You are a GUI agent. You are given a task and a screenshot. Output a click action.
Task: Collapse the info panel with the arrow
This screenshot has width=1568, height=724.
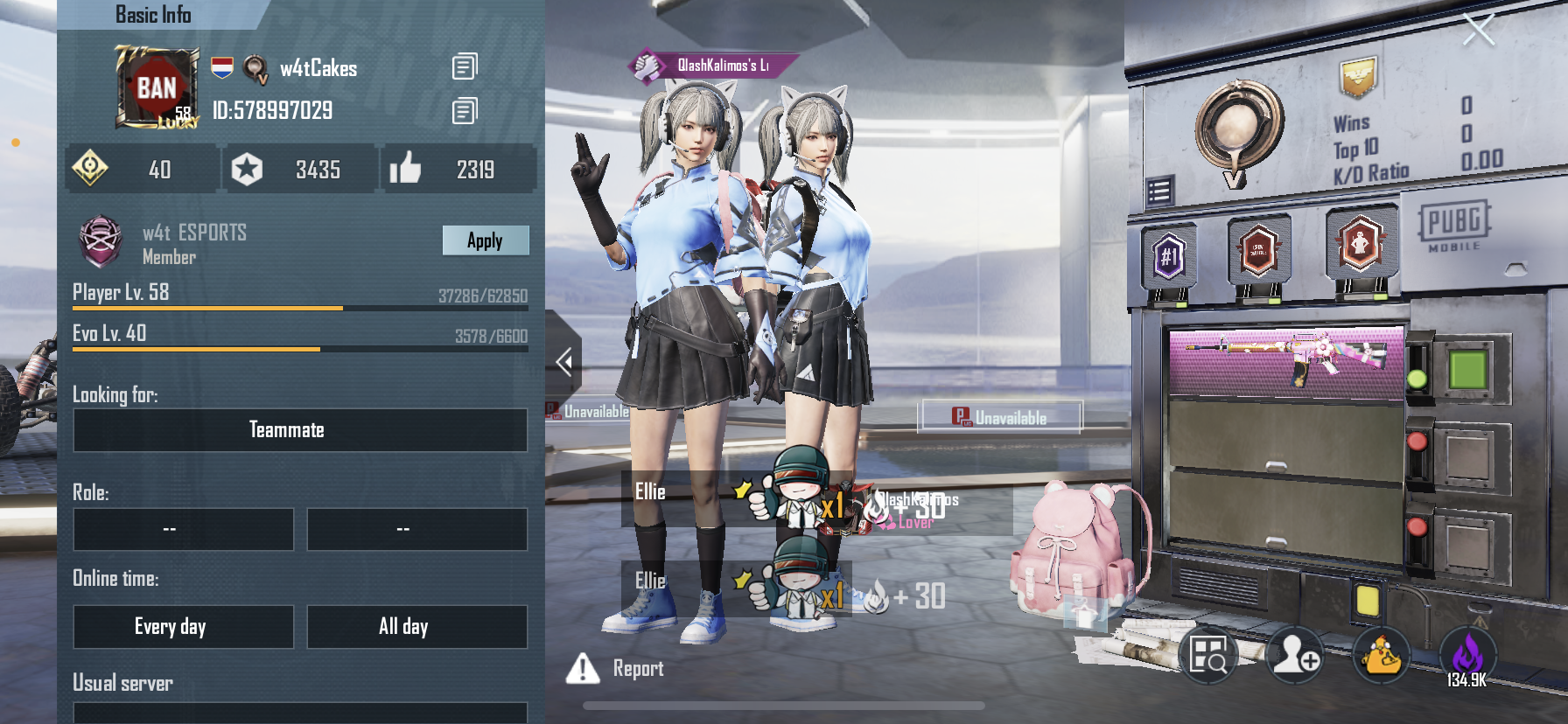tap(564, 361)
